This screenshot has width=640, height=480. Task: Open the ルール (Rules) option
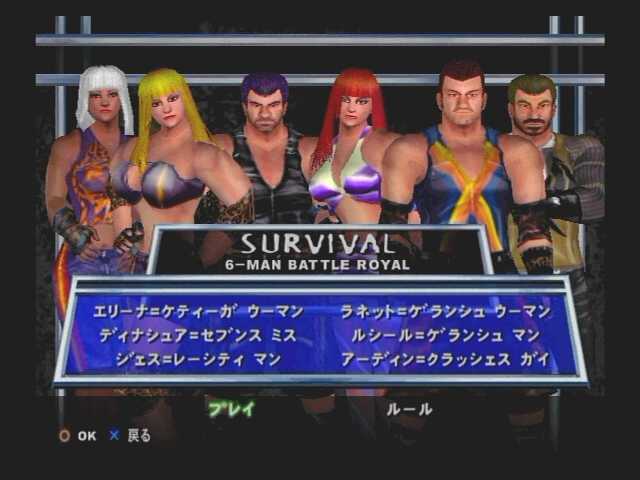(410, 408)
